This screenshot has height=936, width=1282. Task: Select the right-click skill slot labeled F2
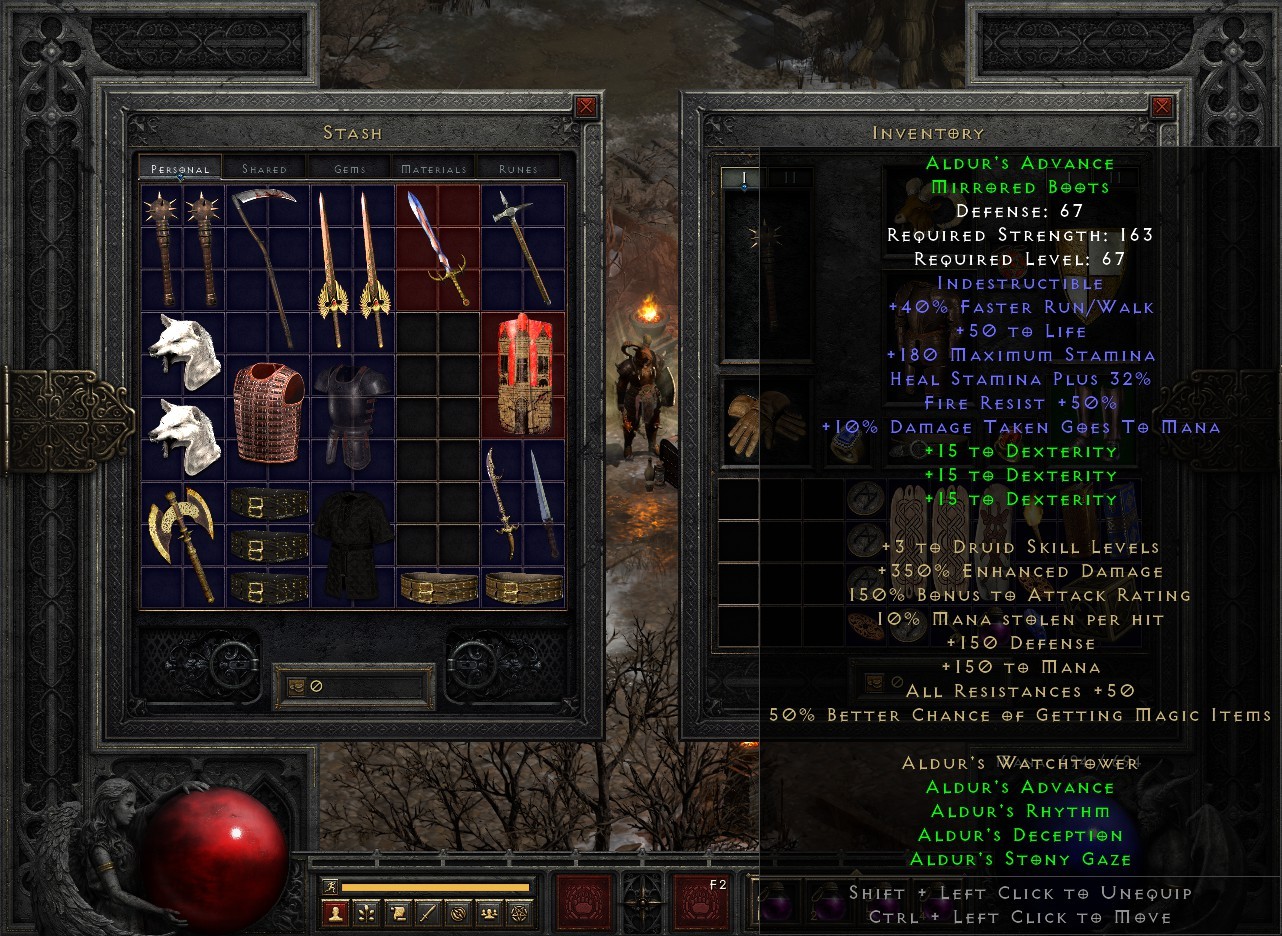point(700,903)
